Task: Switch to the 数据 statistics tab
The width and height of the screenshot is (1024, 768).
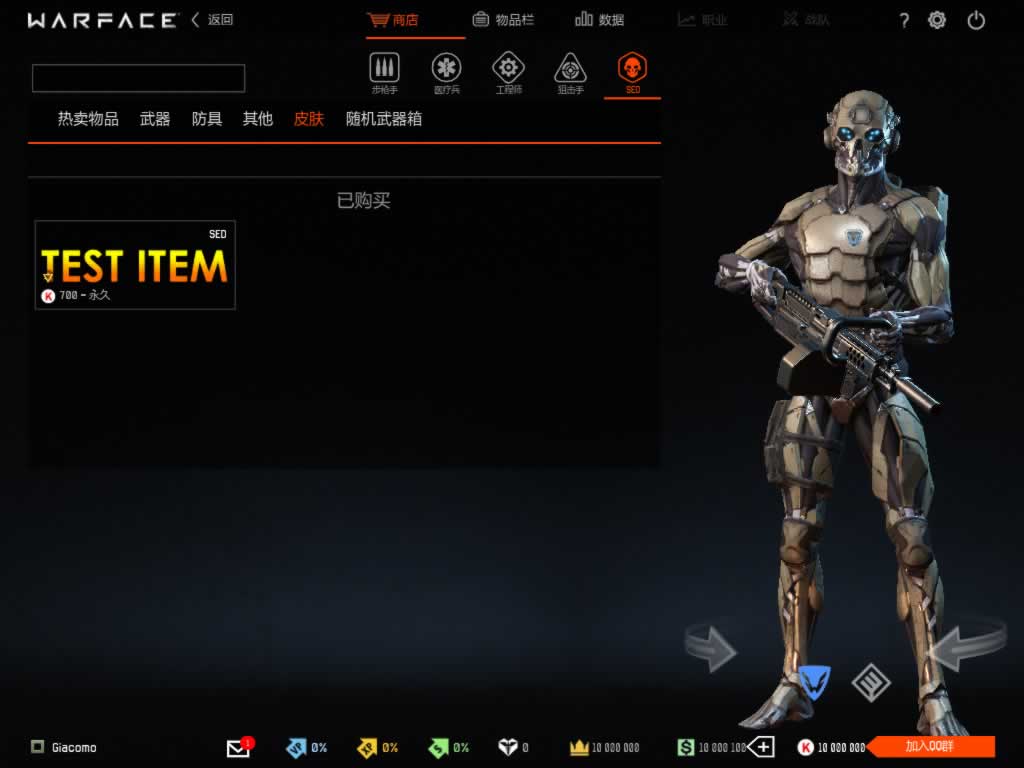Action: (x=600, y=20)
